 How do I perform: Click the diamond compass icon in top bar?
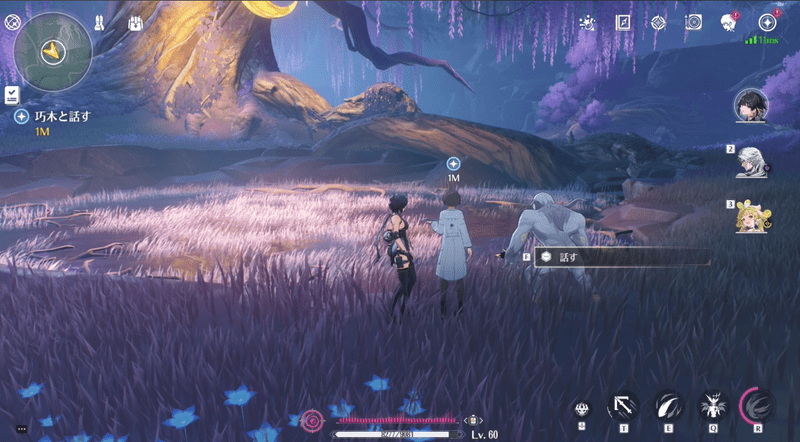coord(657,21)
